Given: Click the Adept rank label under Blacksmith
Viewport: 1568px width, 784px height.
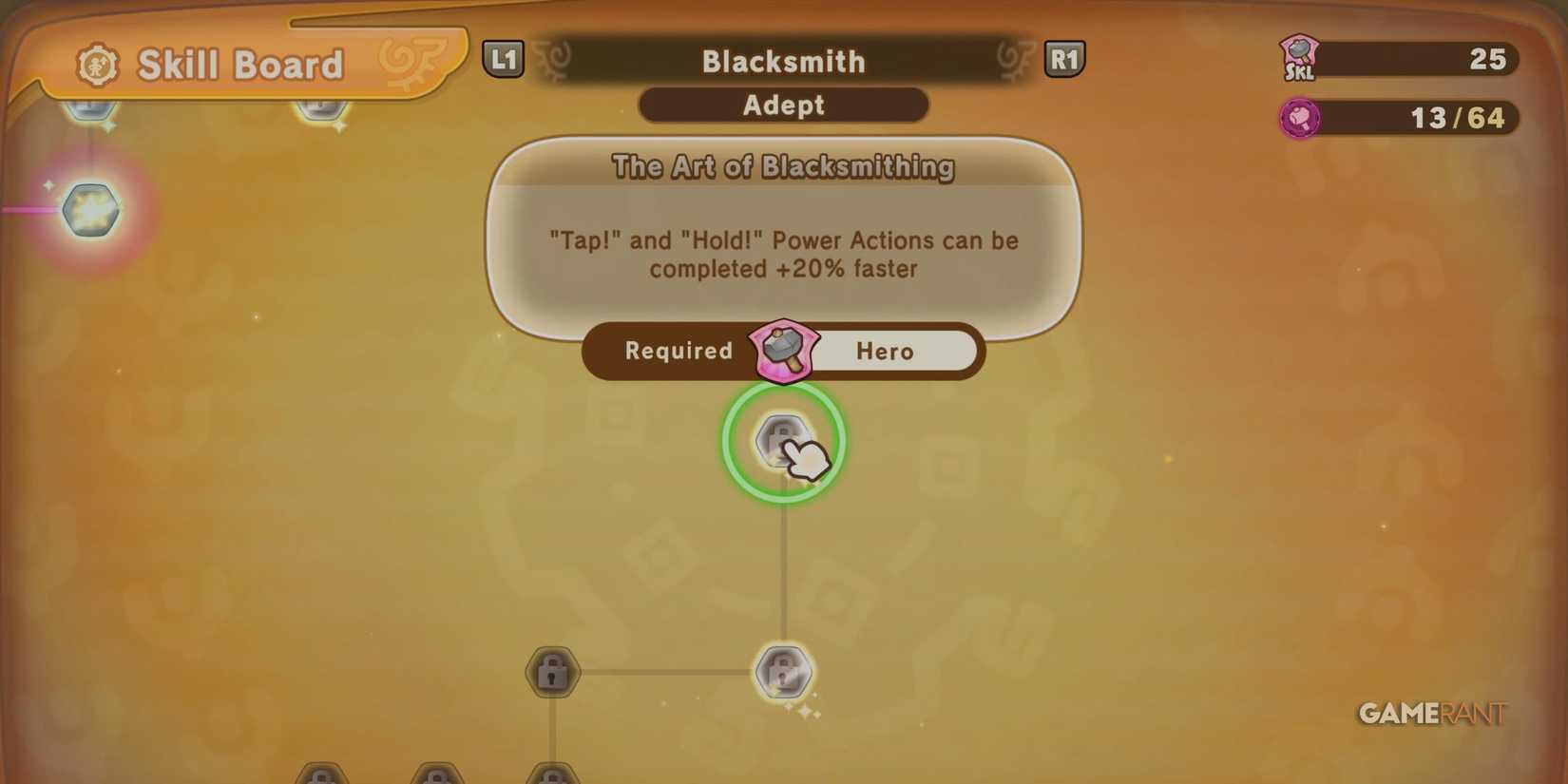Looking at the screenshot, I should tap(783, 105).
